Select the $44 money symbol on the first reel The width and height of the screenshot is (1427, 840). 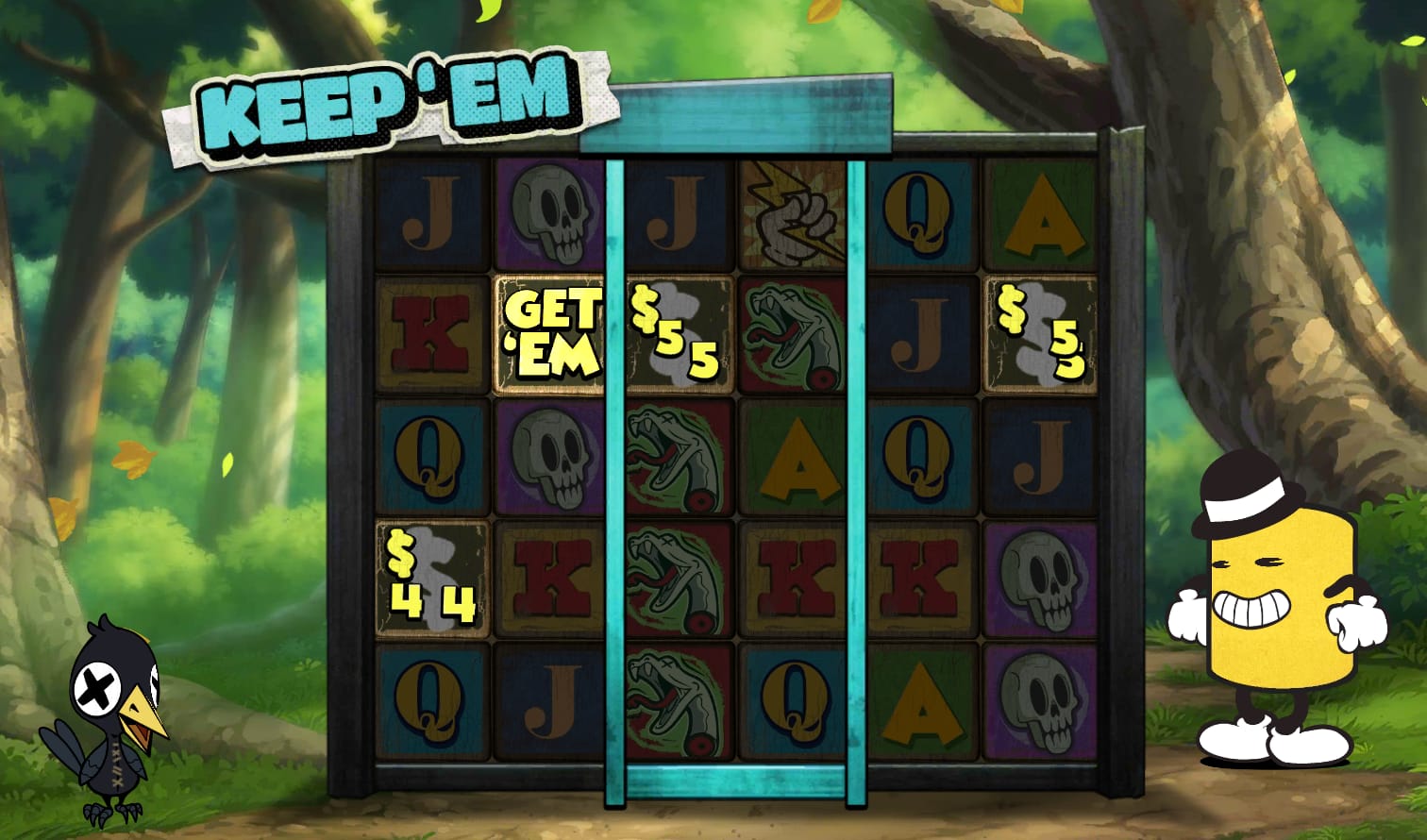pyautogui.click(x=428, y=580)
